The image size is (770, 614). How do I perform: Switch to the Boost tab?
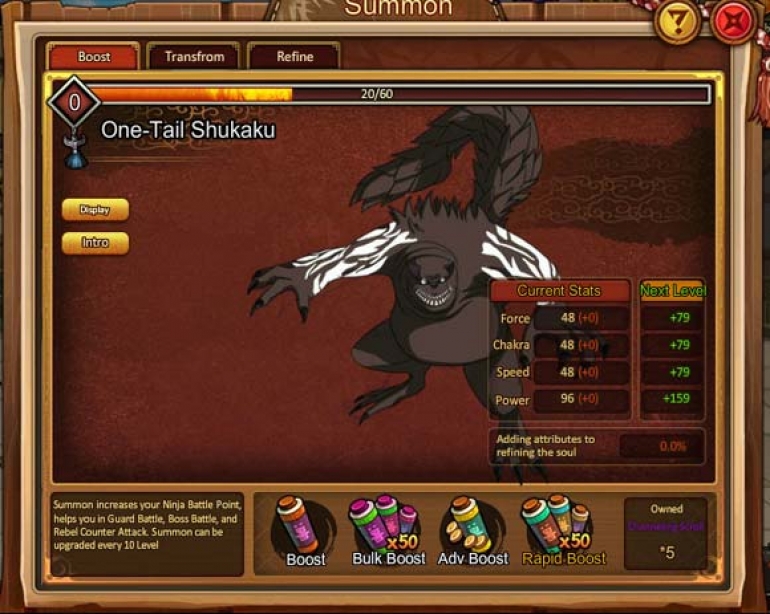(94, 56)
